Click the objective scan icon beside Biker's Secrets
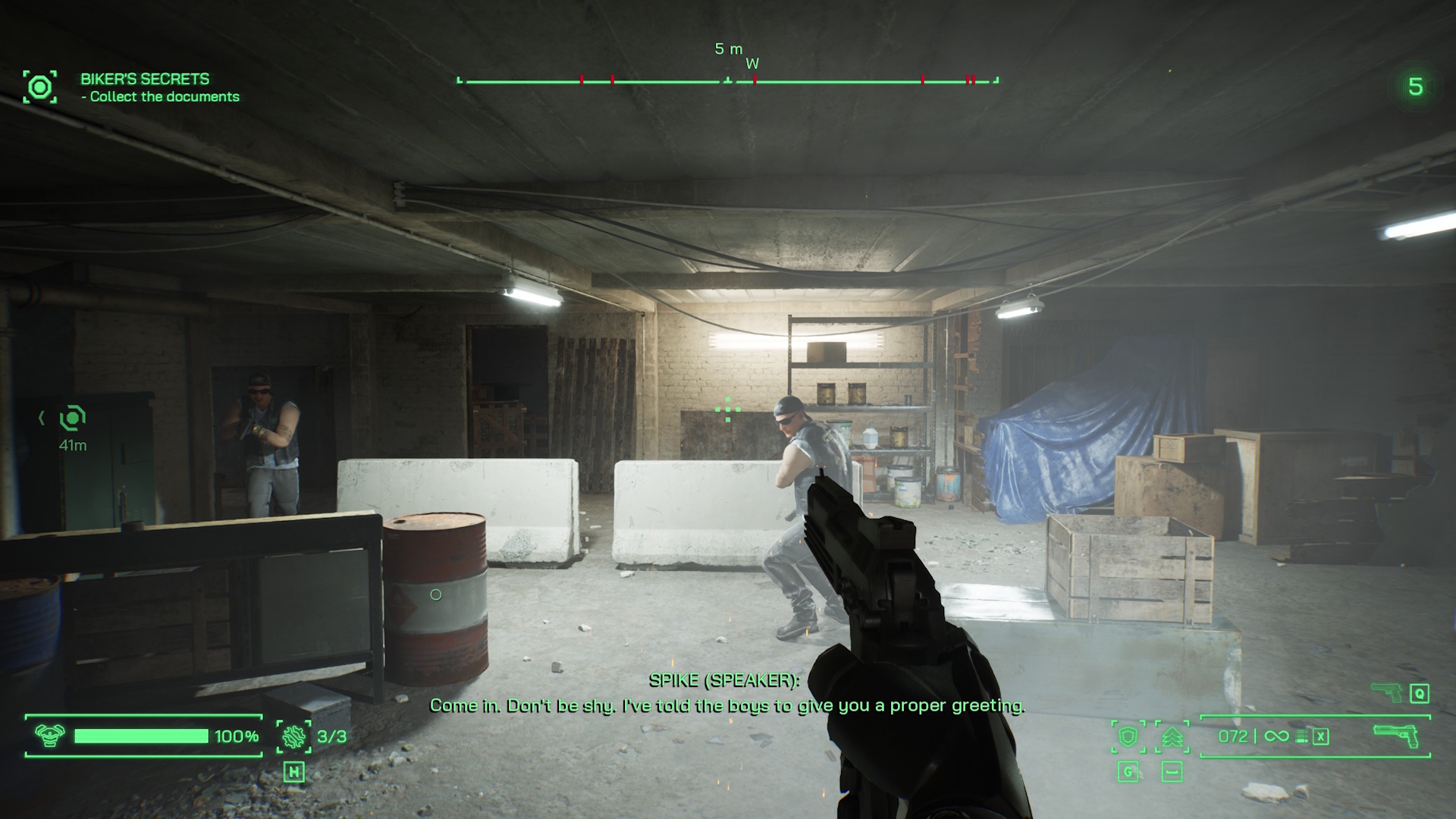Viewport: 1456px width, 819px height. 40,87
